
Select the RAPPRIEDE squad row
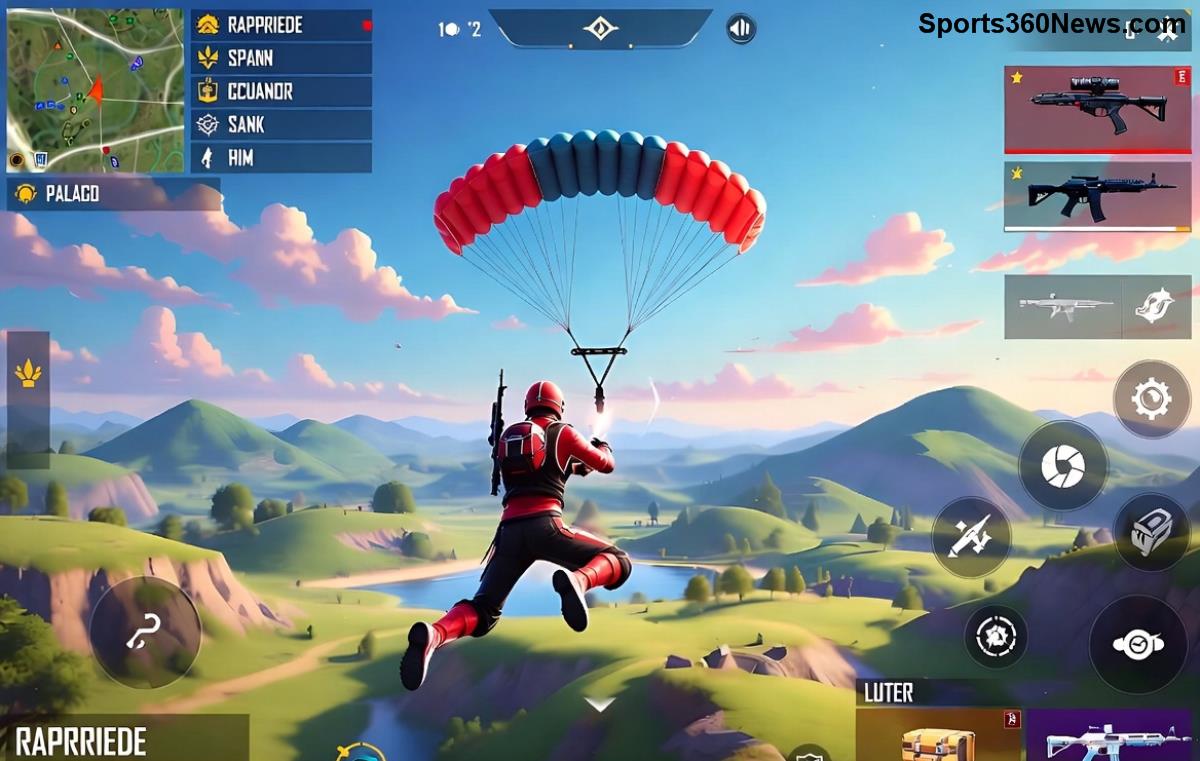pyautogui.click(x=281, y=25)
